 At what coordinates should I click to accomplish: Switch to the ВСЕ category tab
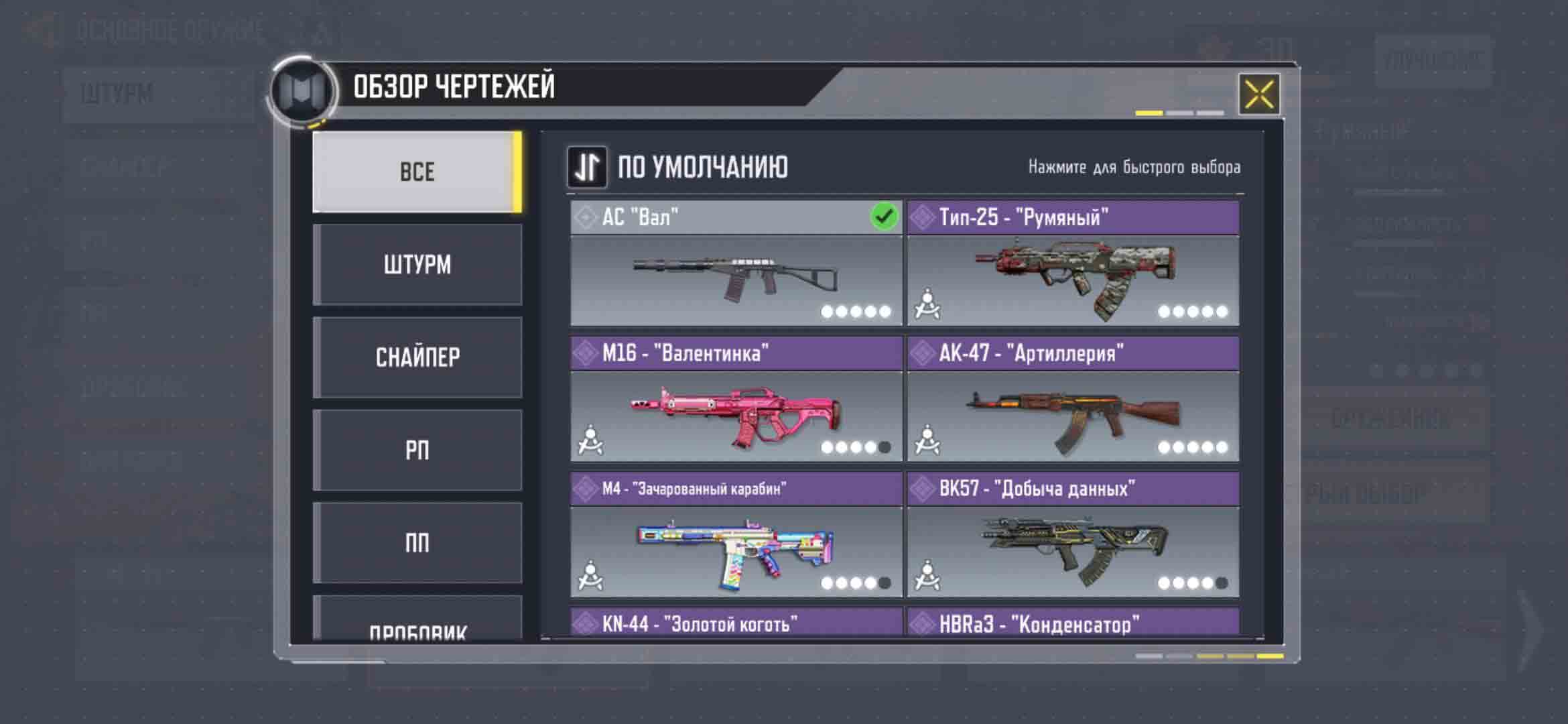point(417,172)
